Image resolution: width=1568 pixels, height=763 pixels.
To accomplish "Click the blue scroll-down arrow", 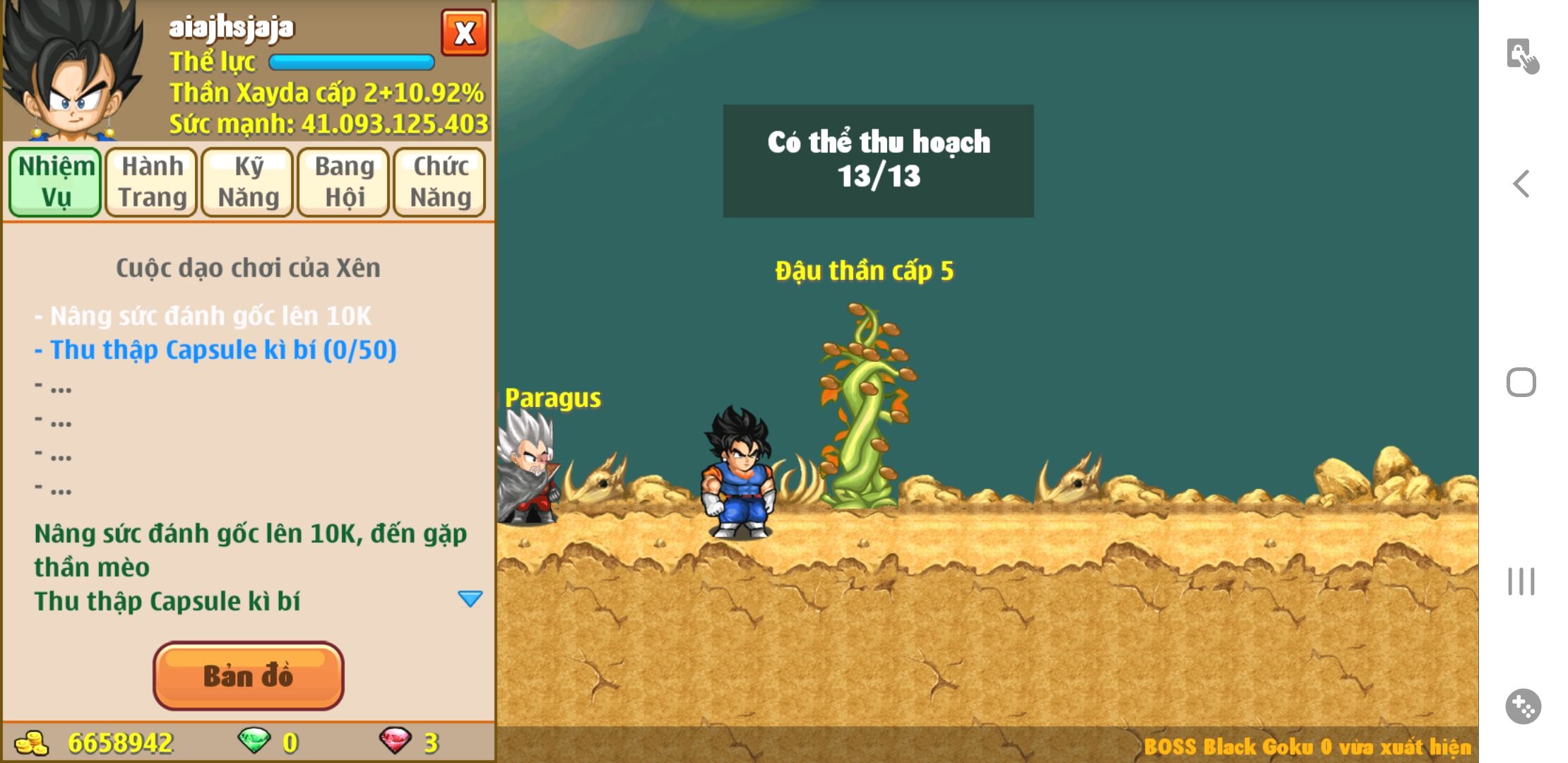I will pyautogui.click(x=470, y=599).
